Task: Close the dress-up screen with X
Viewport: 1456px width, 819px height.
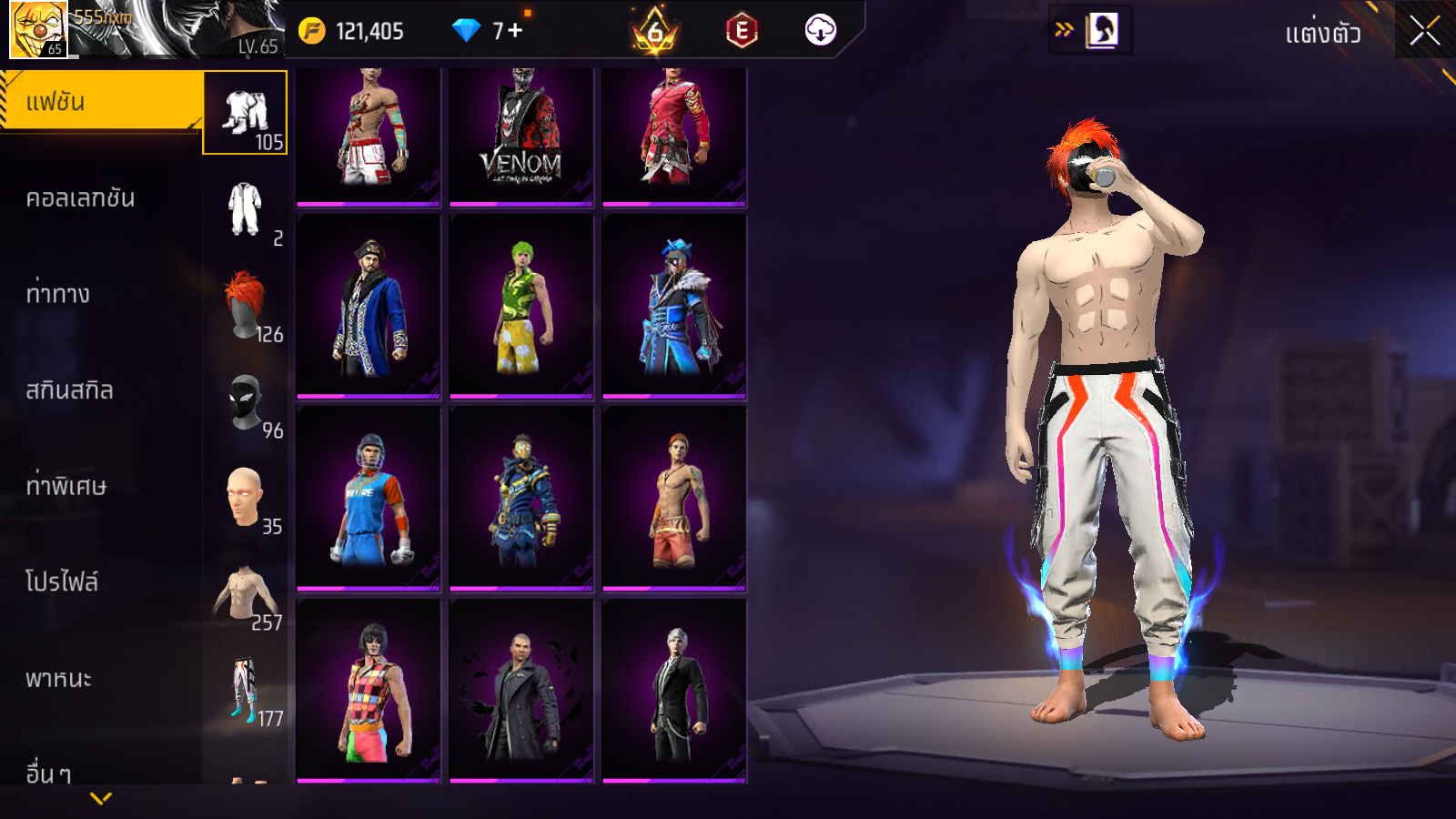Action: coord(1424,31)
